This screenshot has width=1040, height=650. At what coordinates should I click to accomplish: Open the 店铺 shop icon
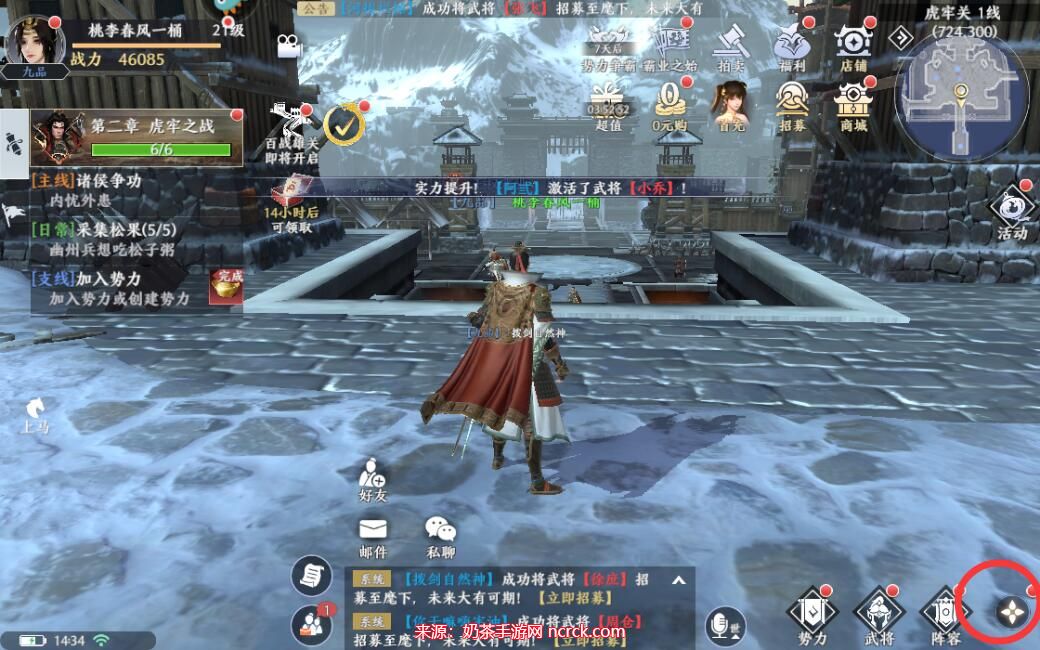pyautogui.click(x=853, y=46)
